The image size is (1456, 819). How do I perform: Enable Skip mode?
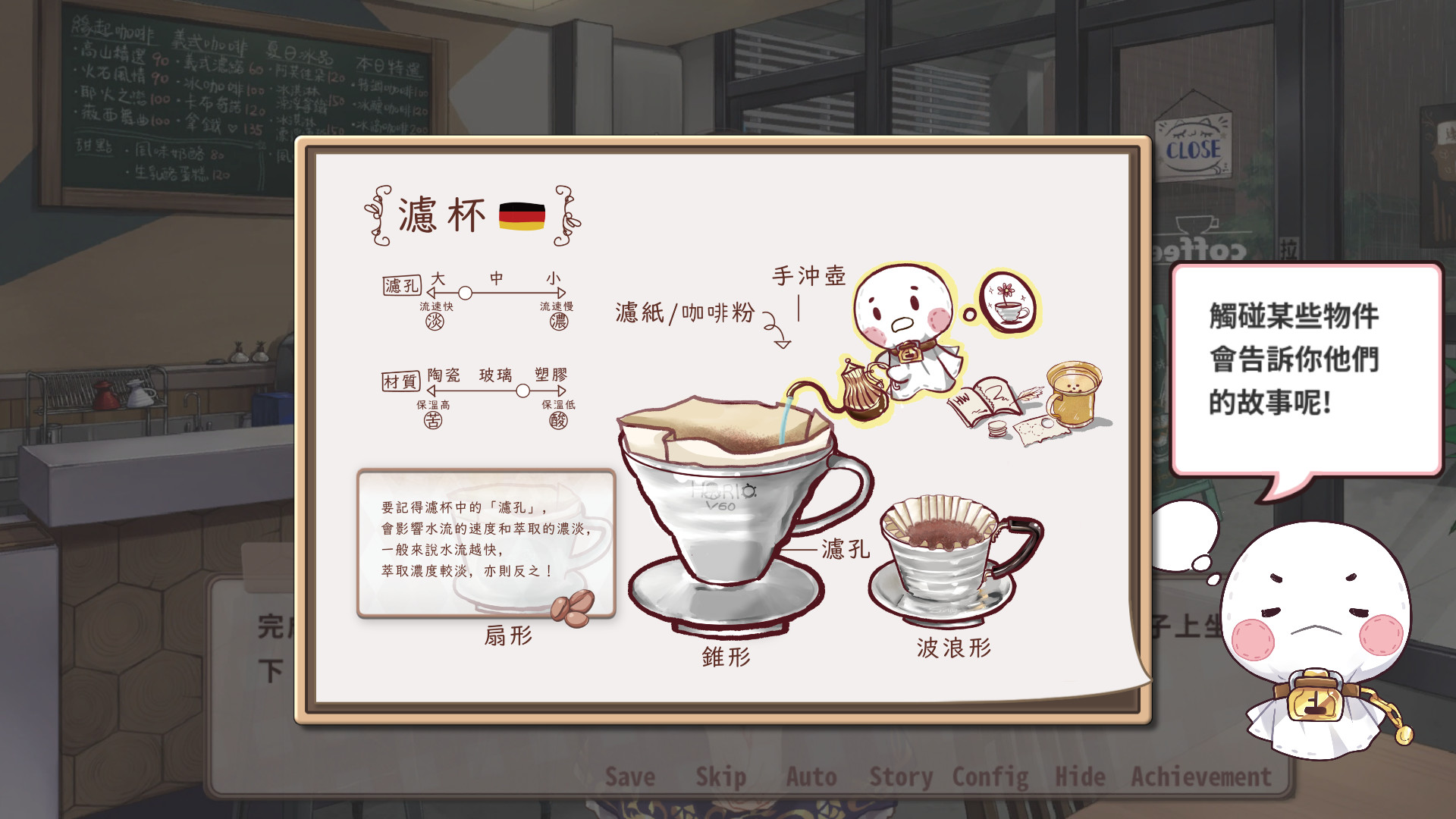(721, 777)
